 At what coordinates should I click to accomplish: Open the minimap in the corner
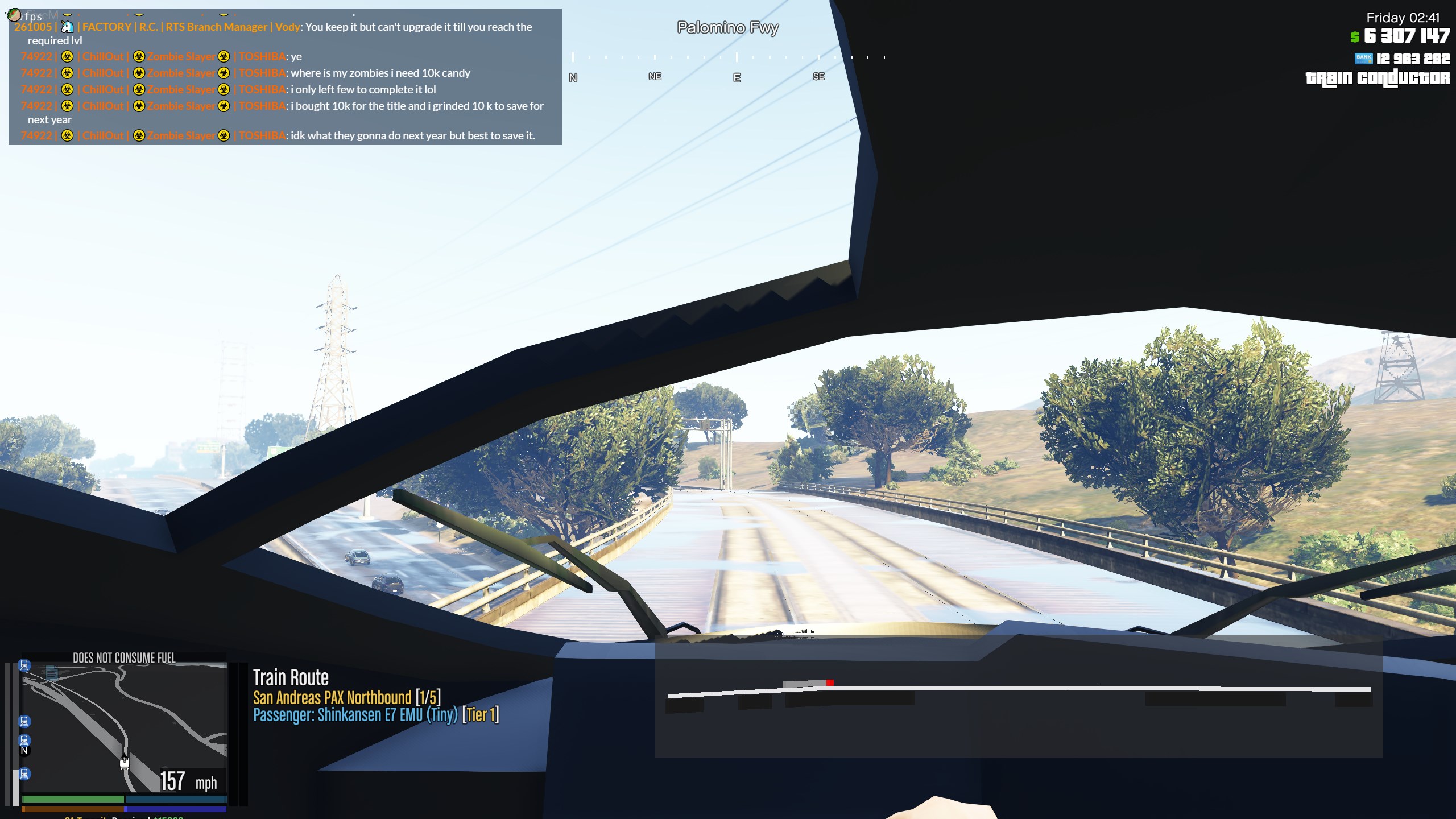click(x=124, y=727)
